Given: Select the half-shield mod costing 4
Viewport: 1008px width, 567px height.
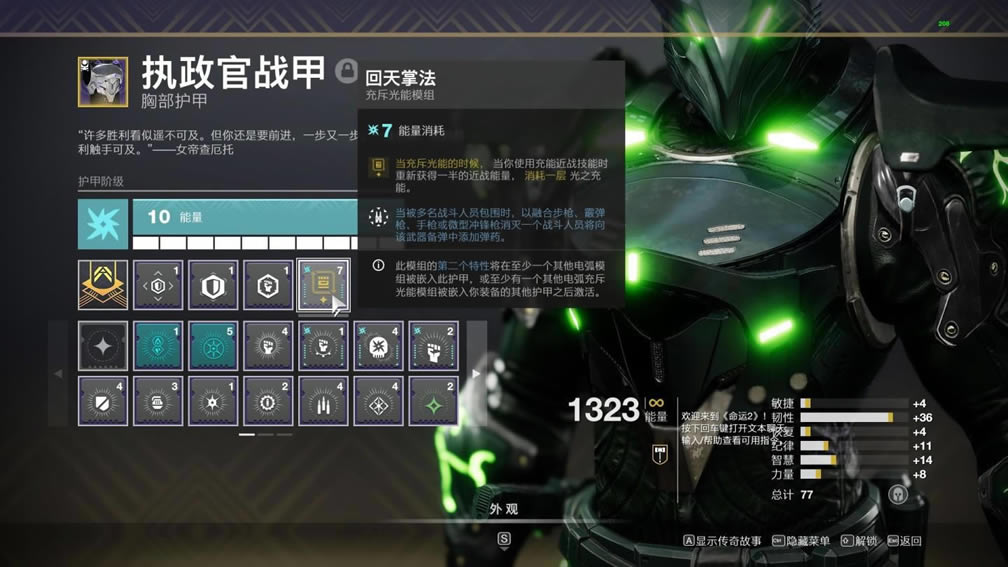Looking at the screenshot, I should tap(103, 401).
